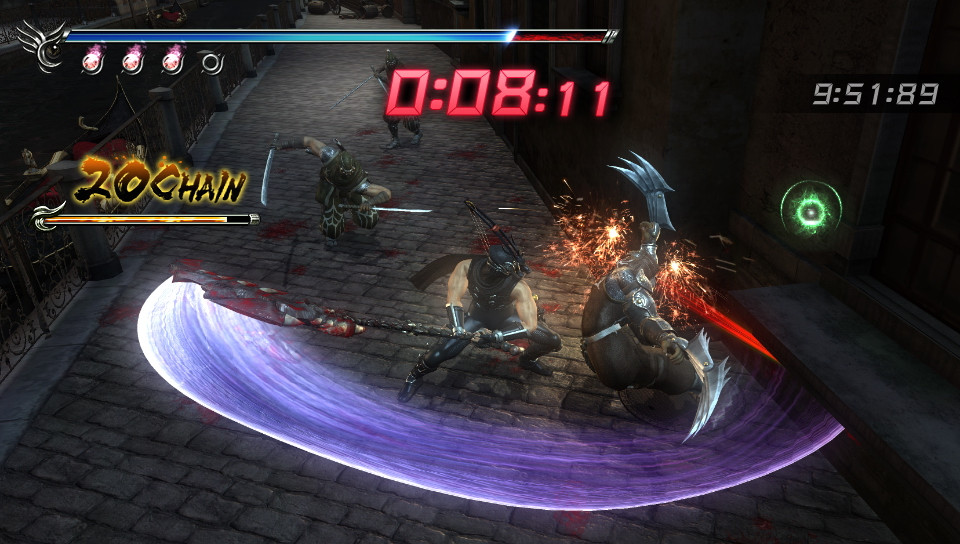Select the empty ninpo ring slot
The width and height of the screenshot is (960, 544).
point(211,62)
